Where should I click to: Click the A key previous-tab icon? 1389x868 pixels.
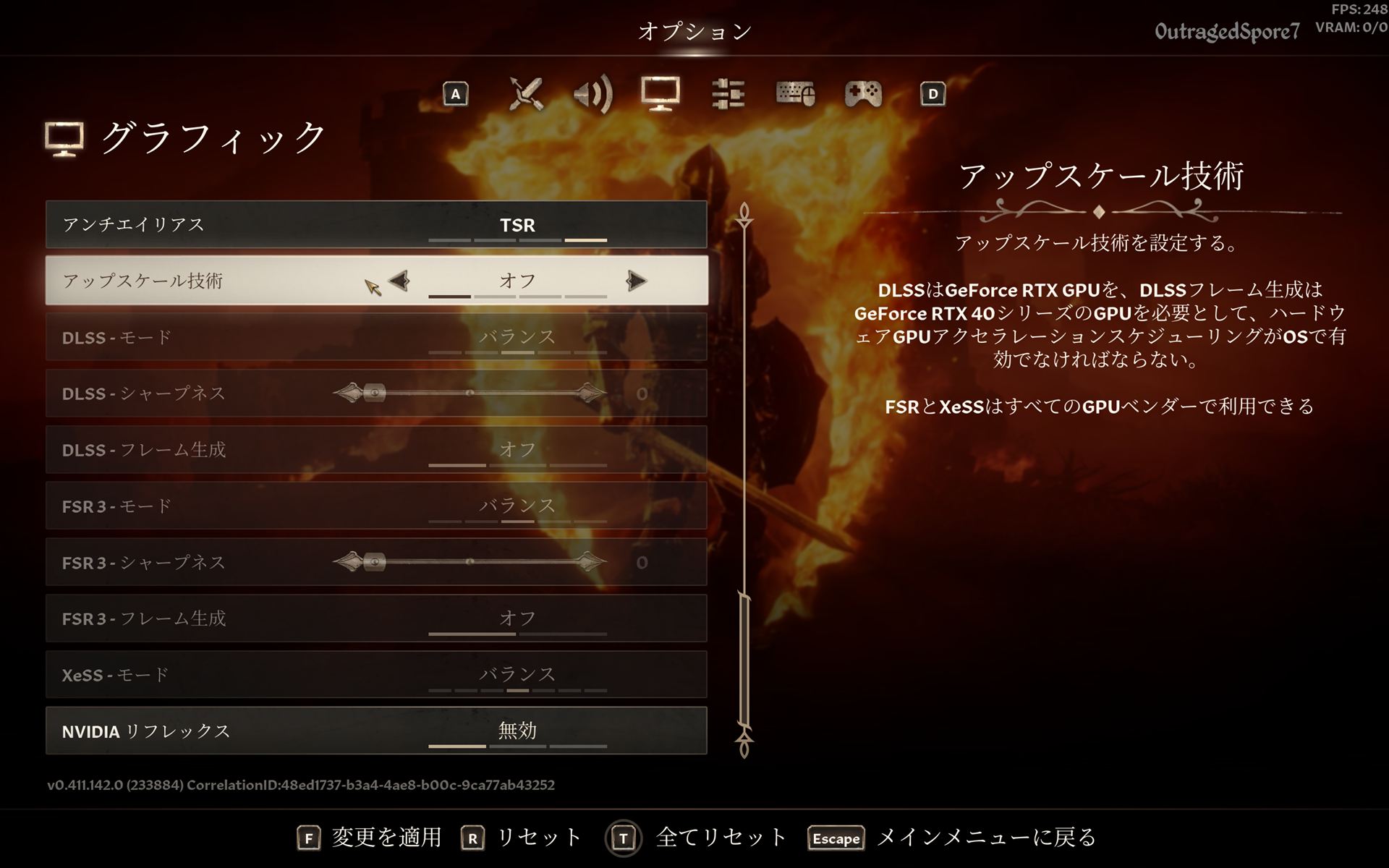pyautogui.click(x=455, y=94)
